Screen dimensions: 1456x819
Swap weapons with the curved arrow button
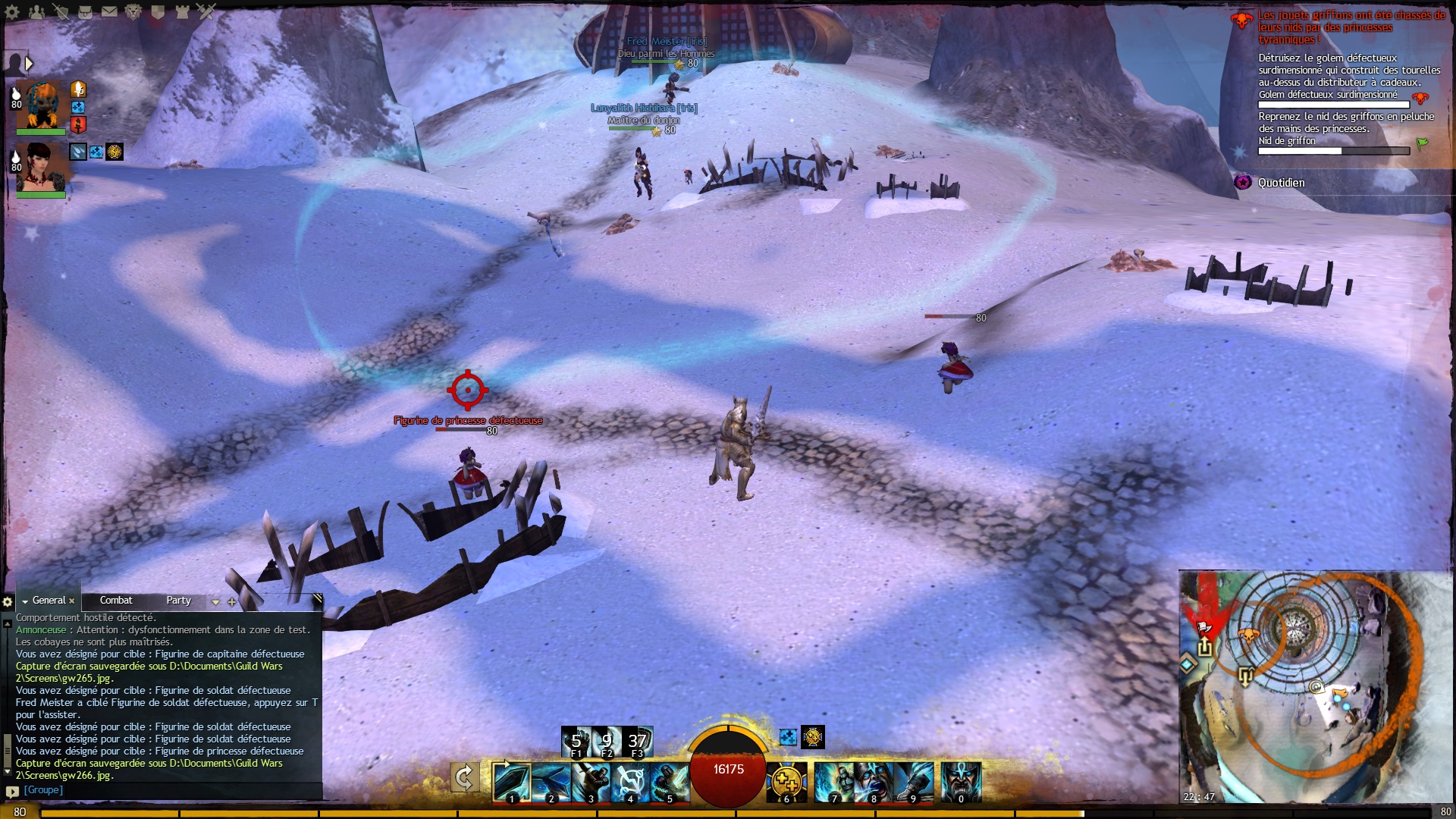(464, 778)
